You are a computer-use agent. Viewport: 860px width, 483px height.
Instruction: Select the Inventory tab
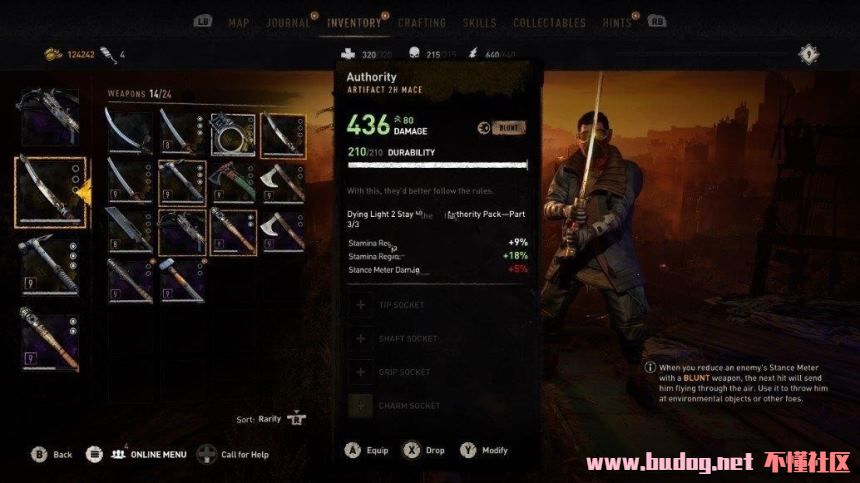[x=355, y=23]
